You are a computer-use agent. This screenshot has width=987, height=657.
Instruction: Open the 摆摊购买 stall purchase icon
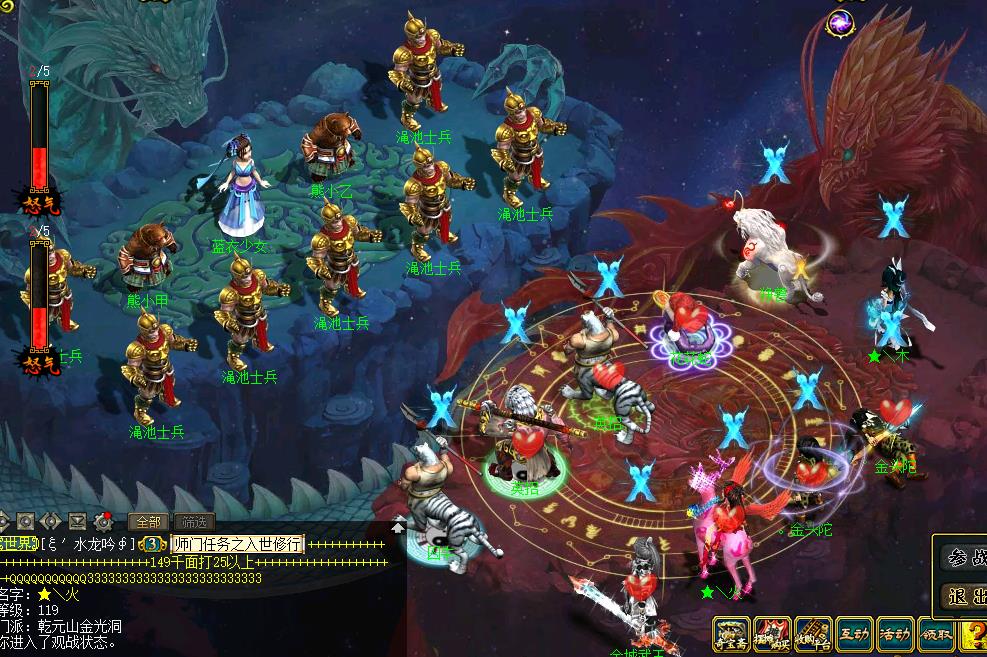[772, 634]
